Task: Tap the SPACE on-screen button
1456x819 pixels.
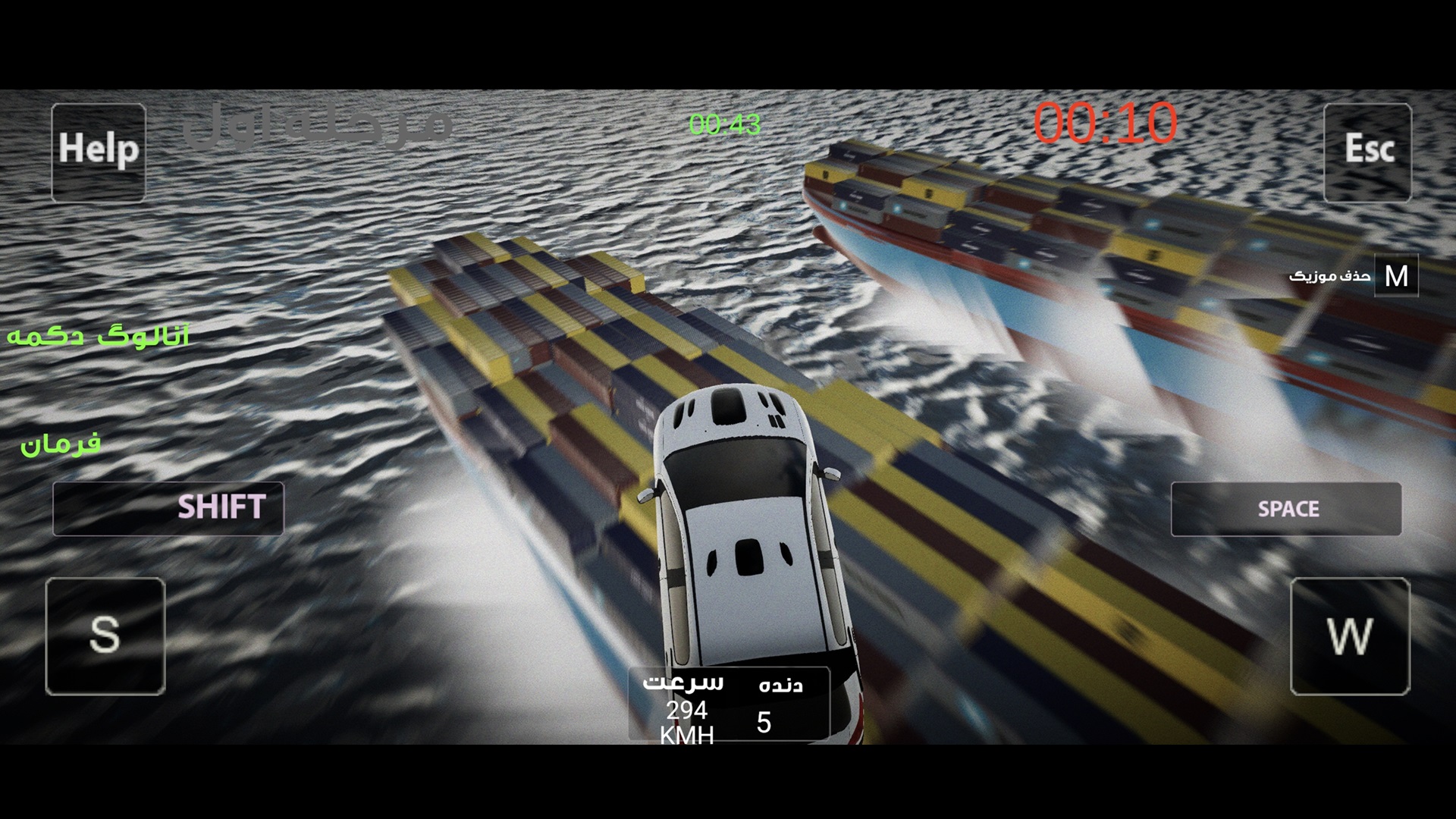Action: click(1286, 509)
